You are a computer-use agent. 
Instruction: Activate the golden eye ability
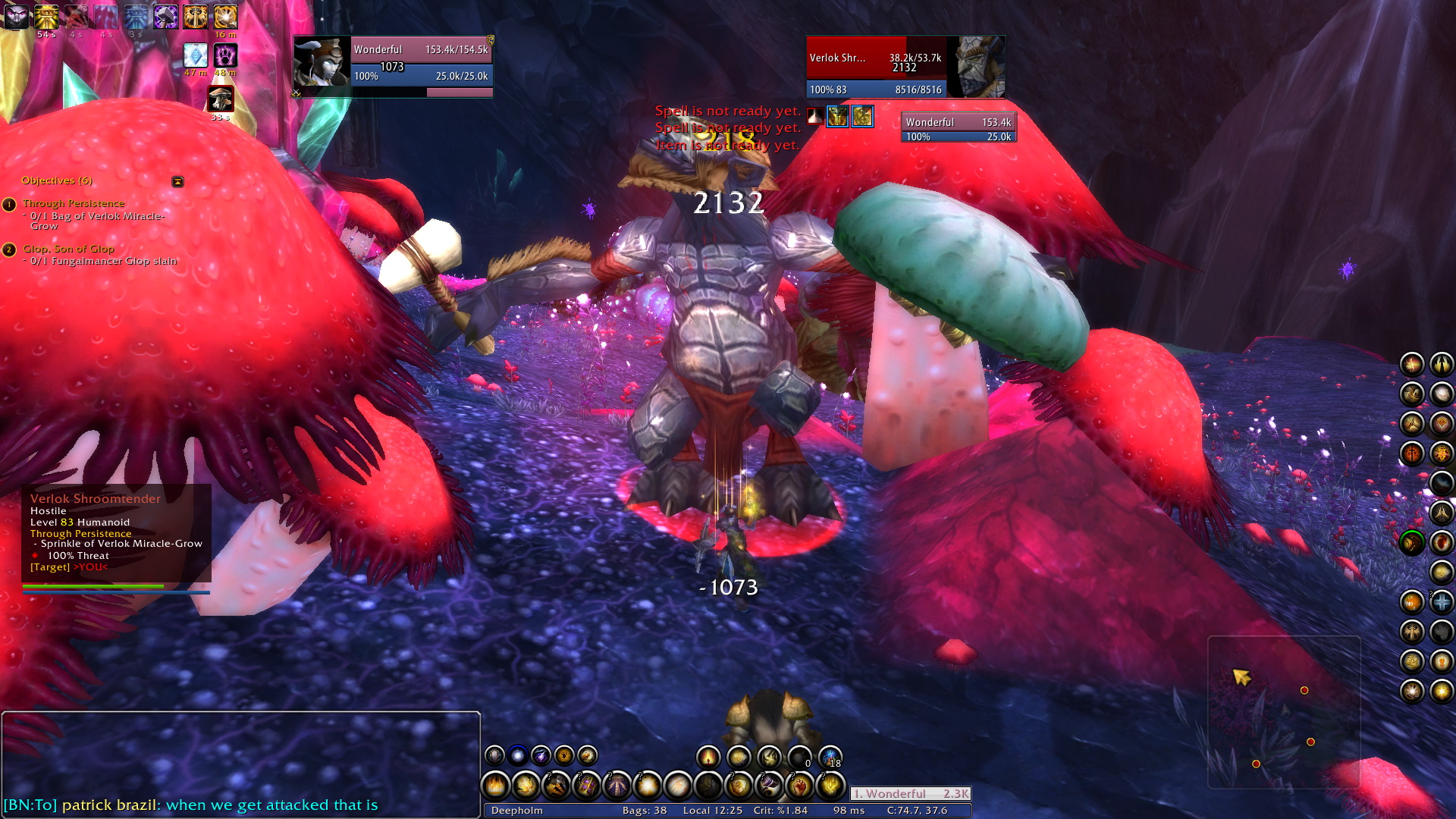(x=563, y=755)
